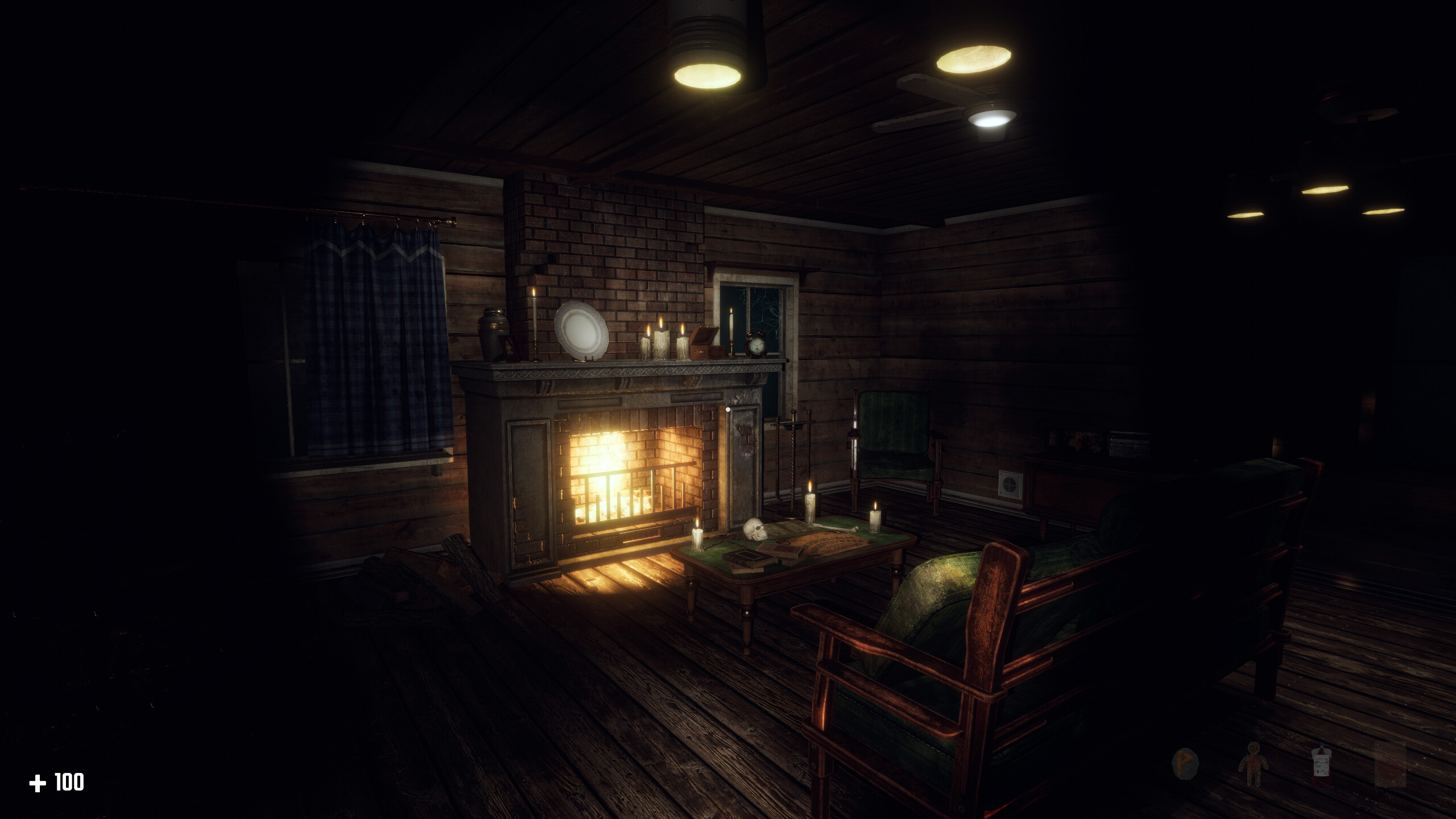Pick the voodoo doll inventory item
The image size is (1456, 819).
click(1254, 765)
